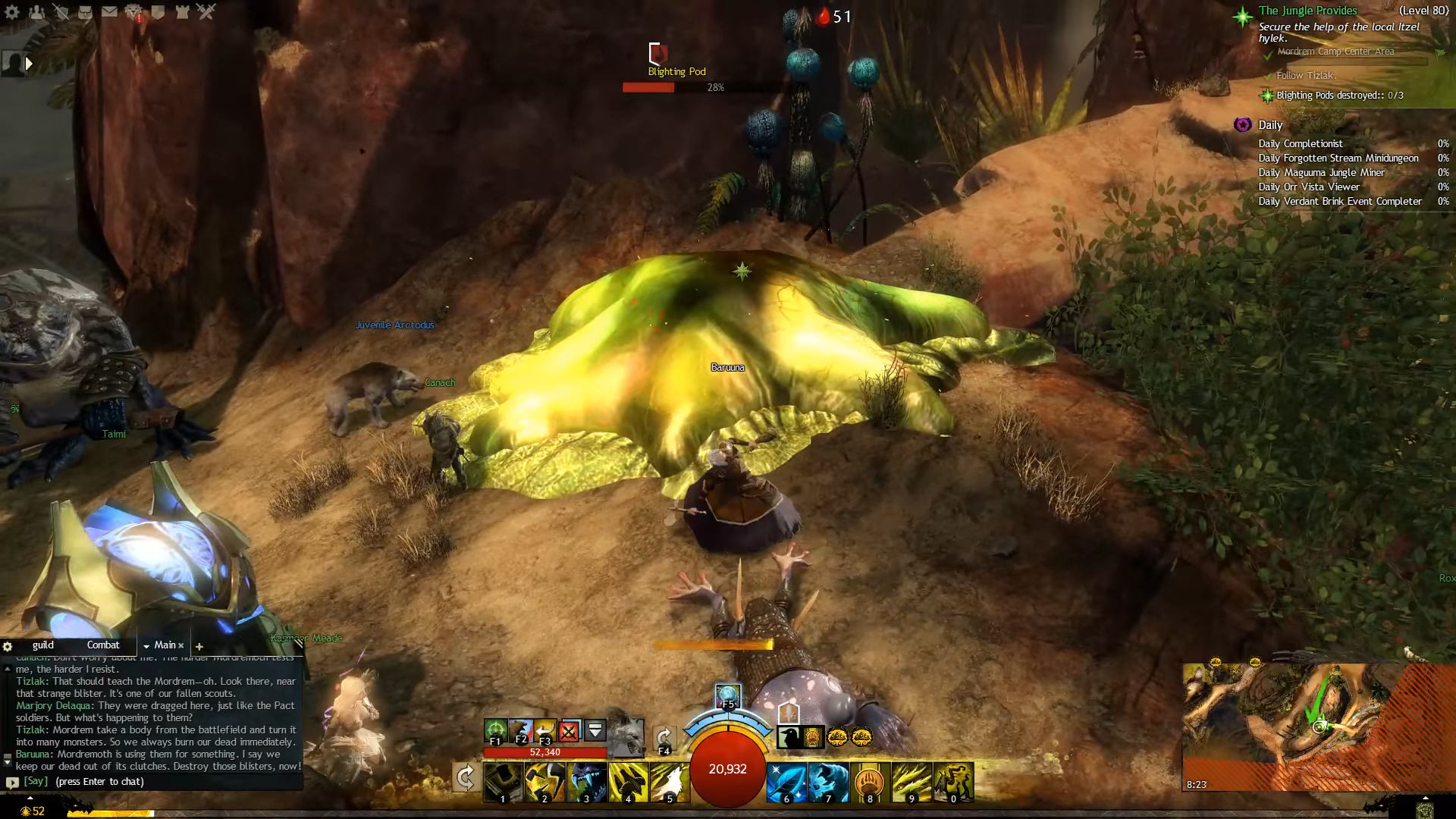Select the guild shield icon
1456x819 pixels.
tap(156, 11)
